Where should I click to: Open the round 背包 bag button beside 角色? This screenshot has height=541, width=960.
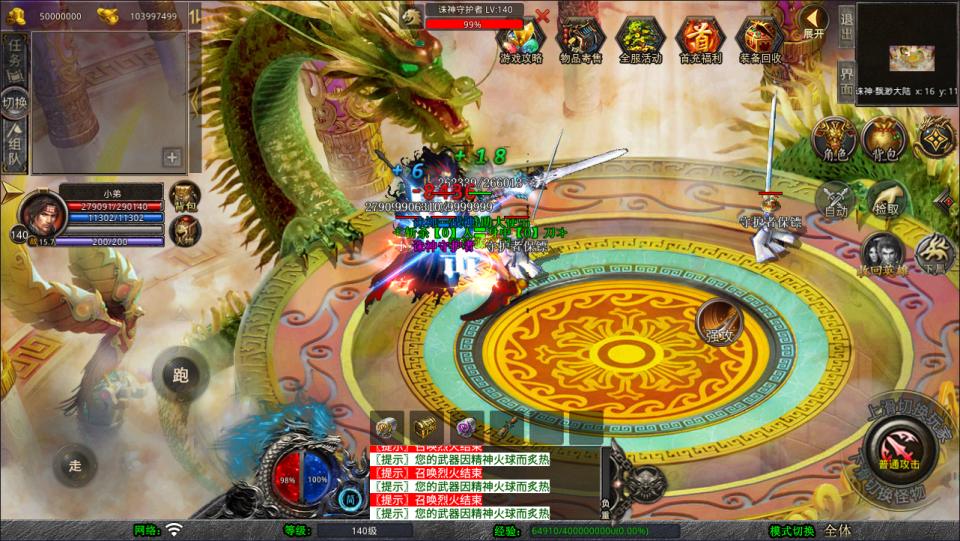click(884, 138)
